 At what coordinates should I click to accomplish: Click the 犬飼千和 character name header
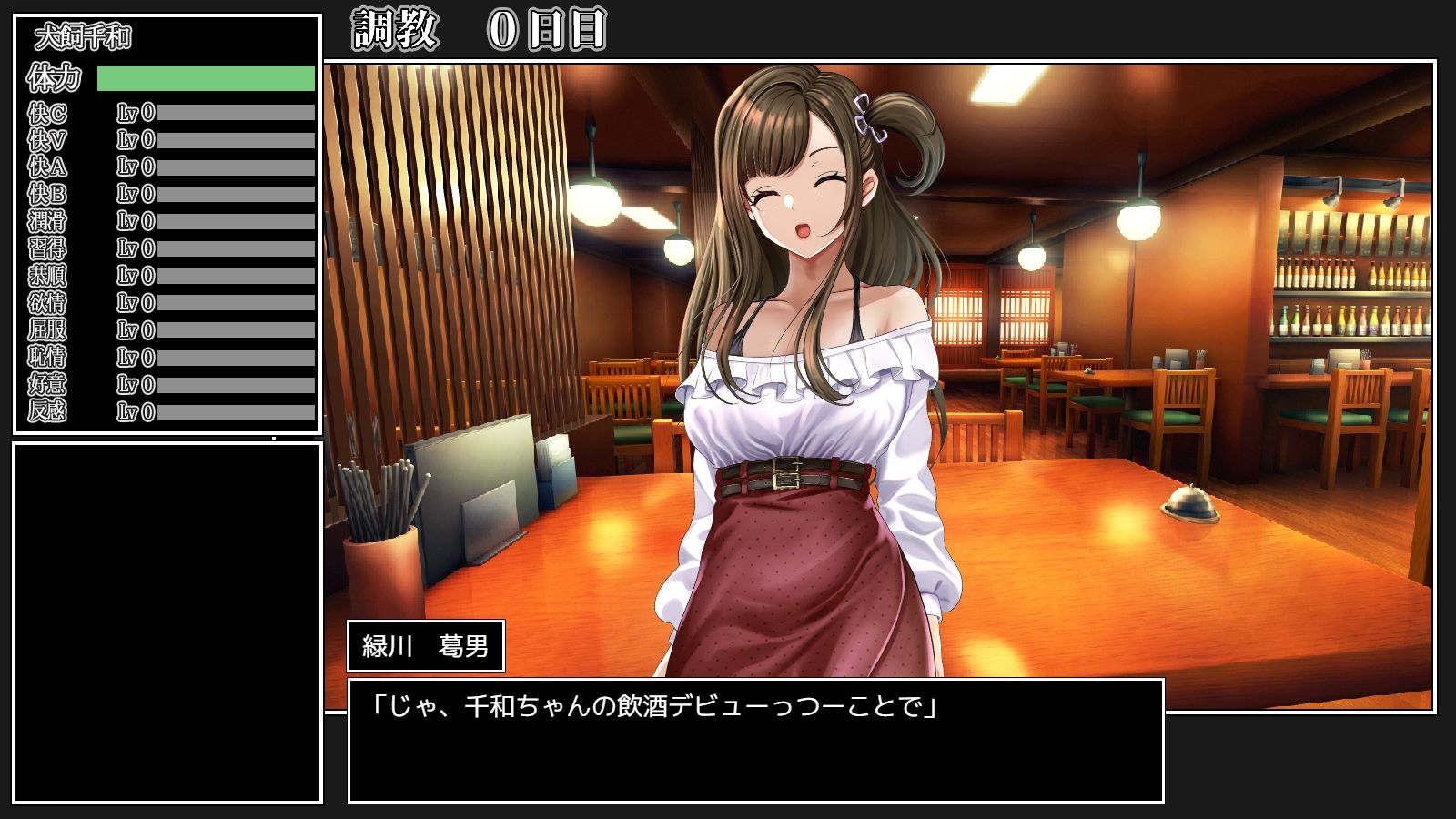[x=82, y=36]
